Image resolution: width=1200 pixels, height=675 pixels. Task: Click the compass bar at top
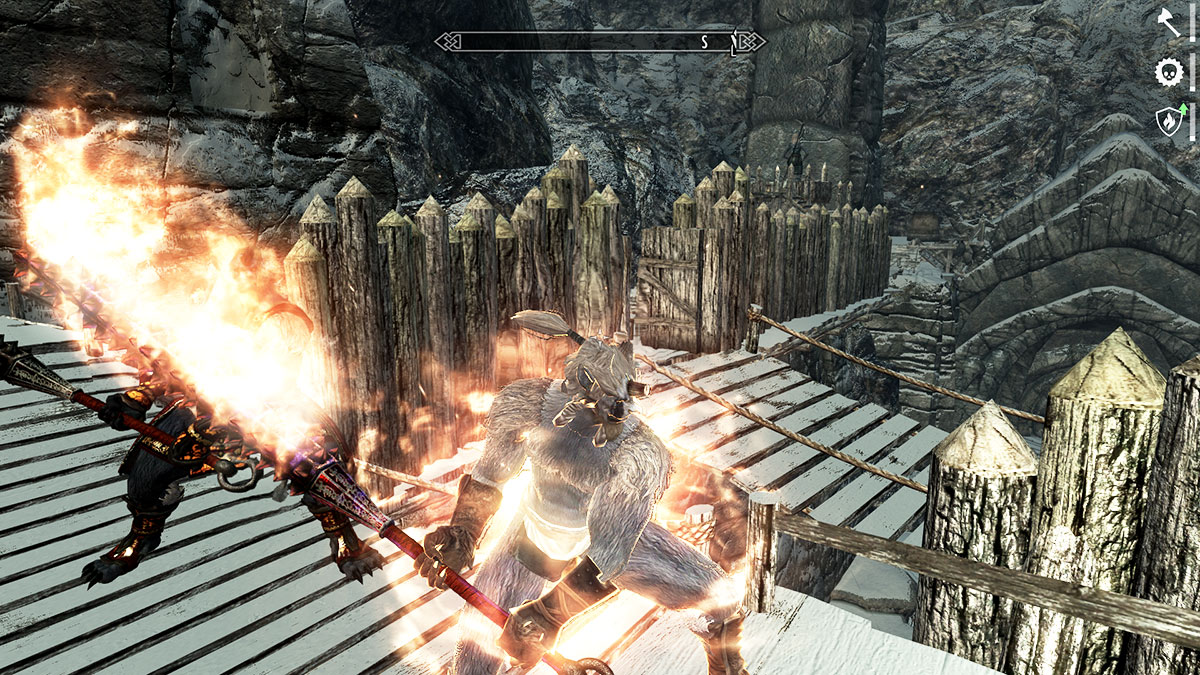[600, 41]
